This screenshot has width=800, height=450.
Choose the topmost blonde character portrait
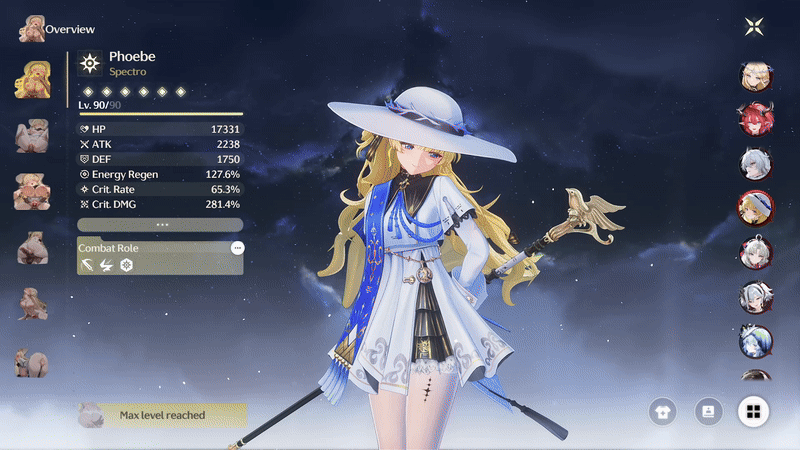tap(753, 74)
